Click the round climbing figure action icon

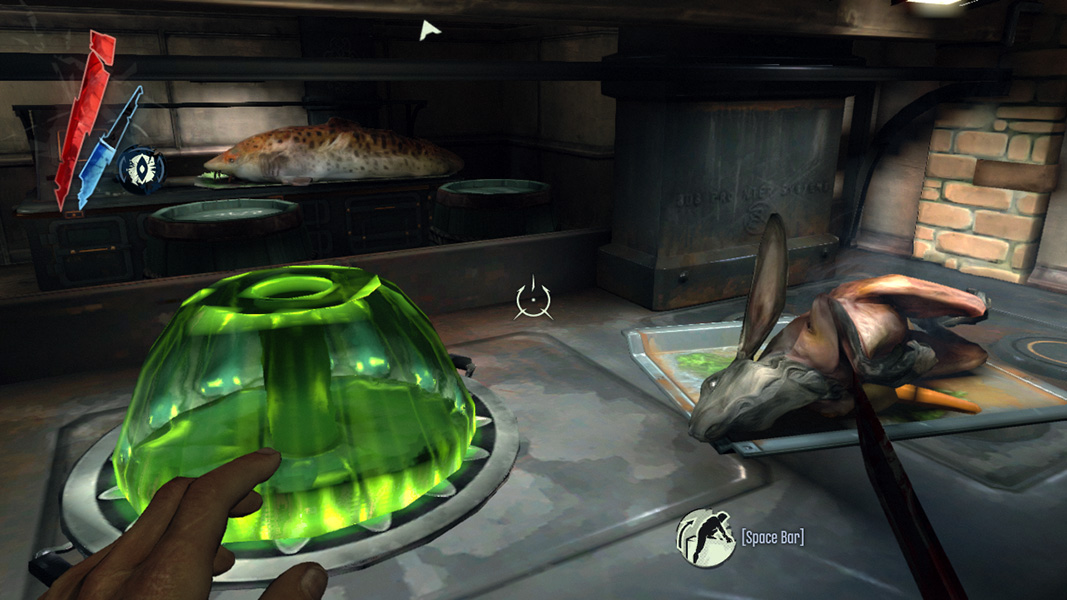tap(706, 538)
